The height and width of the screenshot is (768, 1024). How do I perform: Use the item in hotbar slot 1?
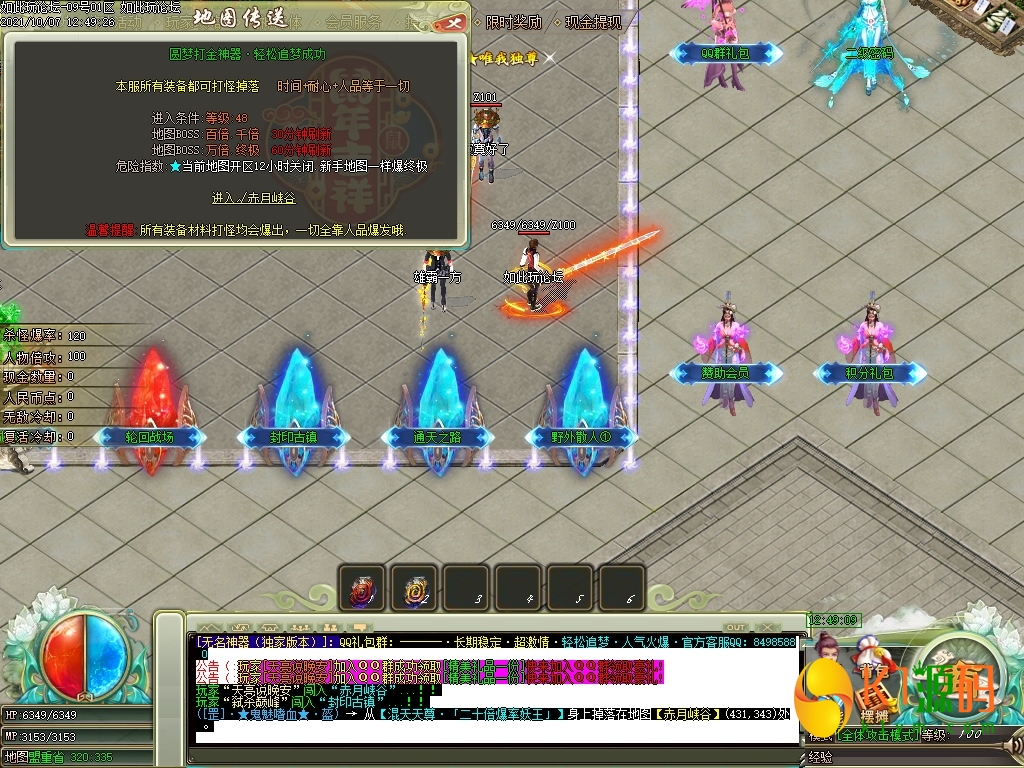(x=361, y=588)
